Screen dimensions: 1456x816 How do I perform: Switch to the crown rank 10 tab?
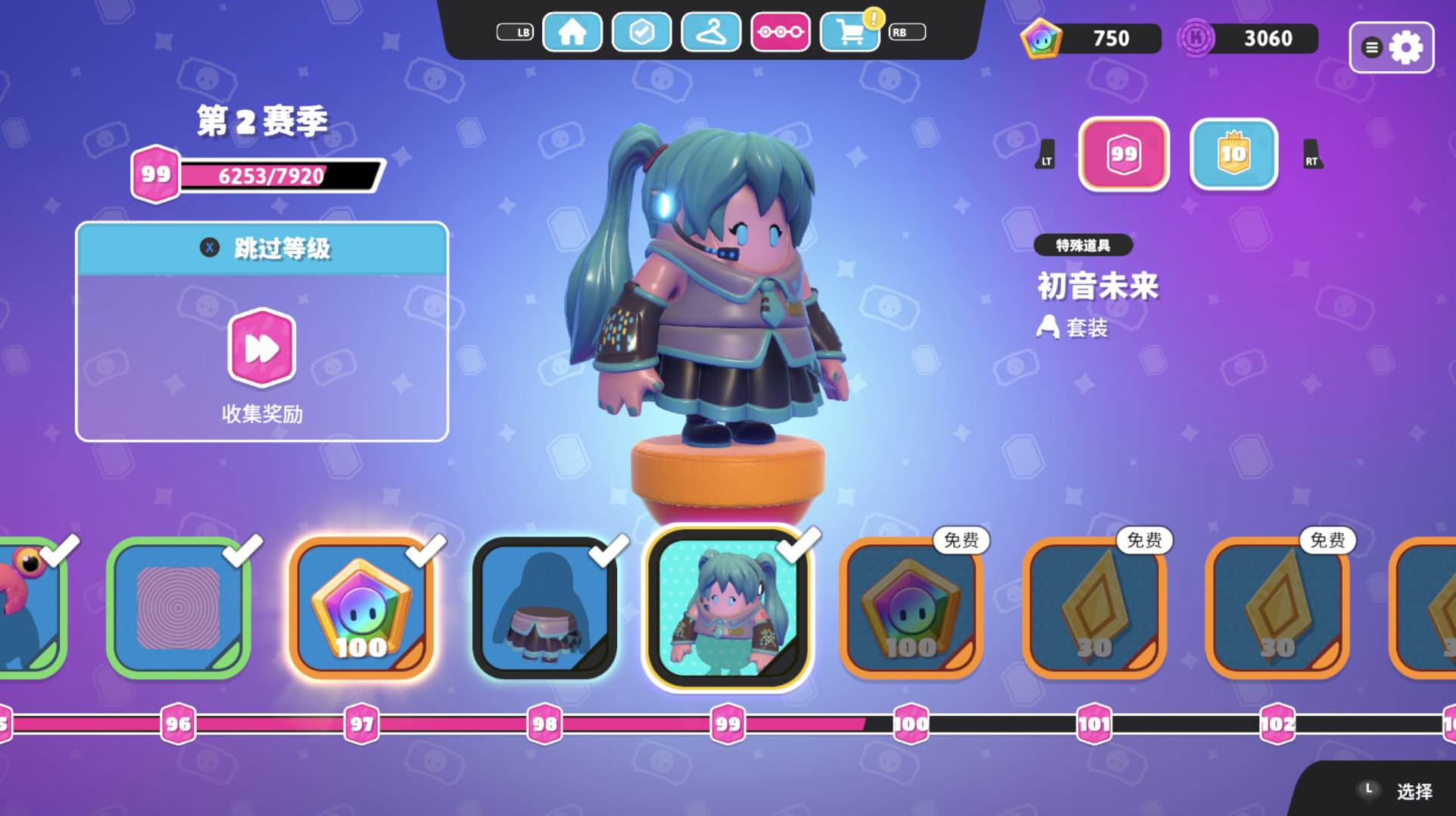click(x=1233, y=154)
